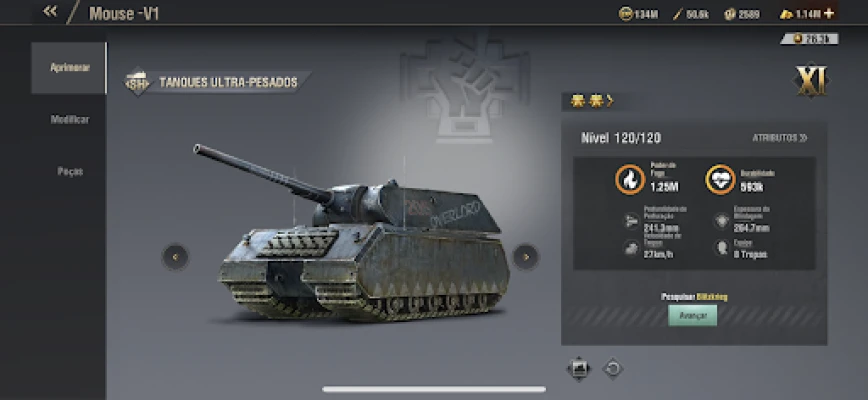Open the Modificar tab
Image resolution: width=868 pixels, height=400 pixels.
pos(69,119)
